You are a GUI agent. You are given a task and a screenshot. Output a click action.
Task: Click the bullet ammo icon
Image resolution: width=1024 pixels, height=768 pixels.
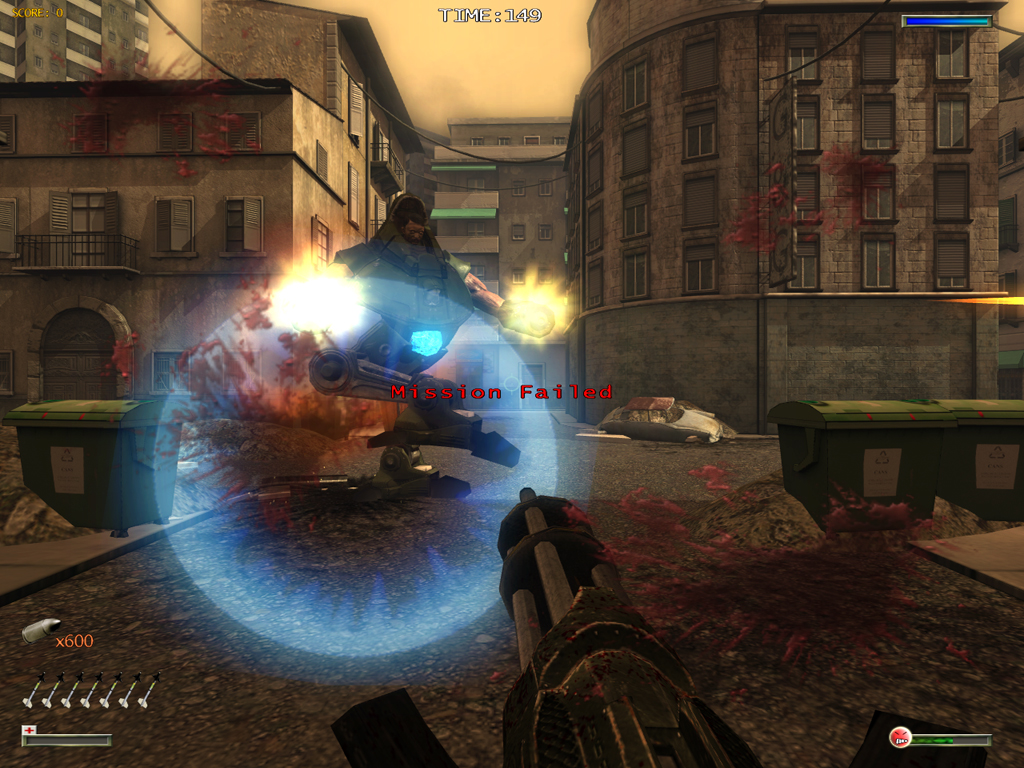click(40, 631)
